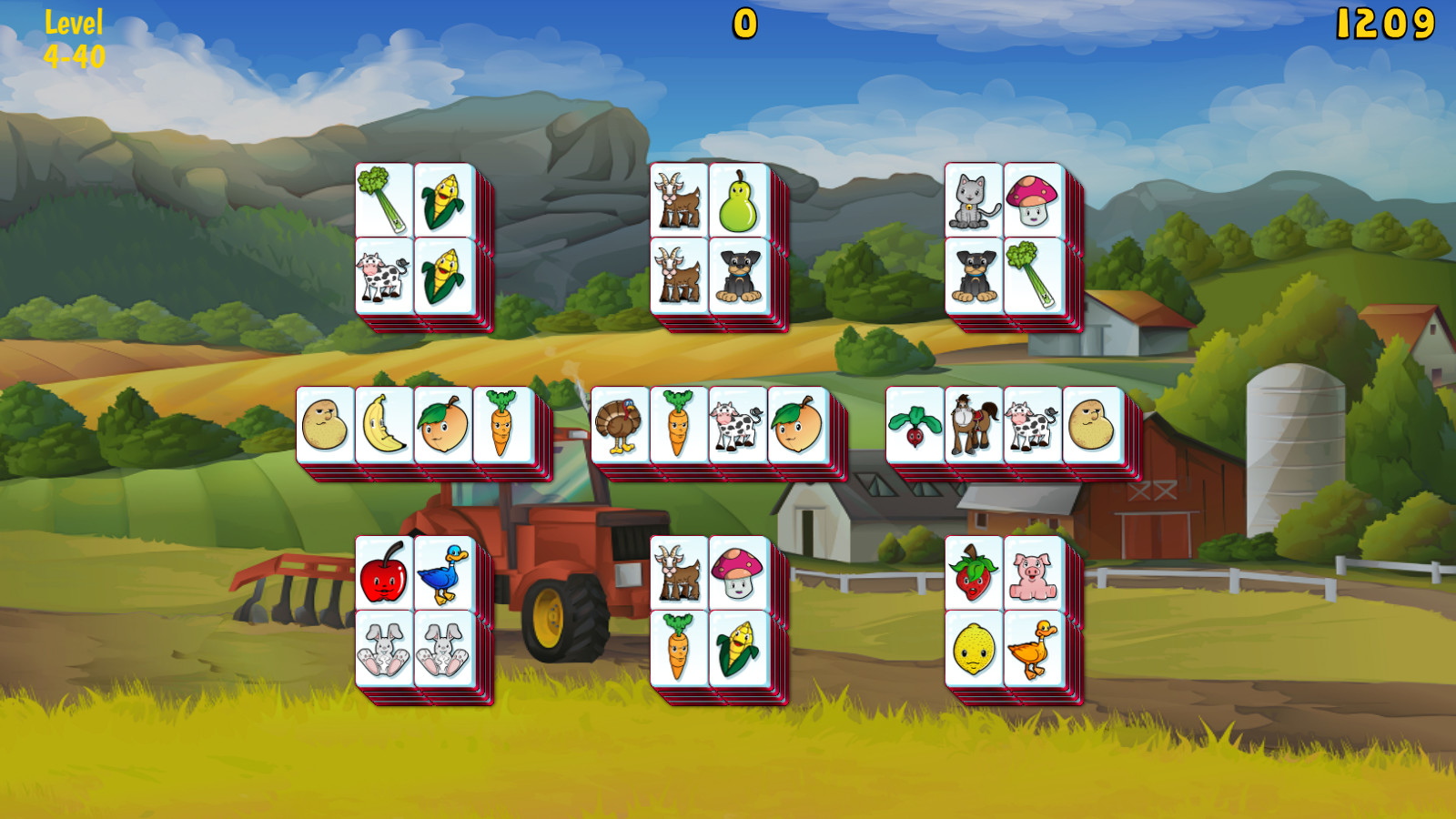Click the carrot tile next to the turkey

coord(678,425)
